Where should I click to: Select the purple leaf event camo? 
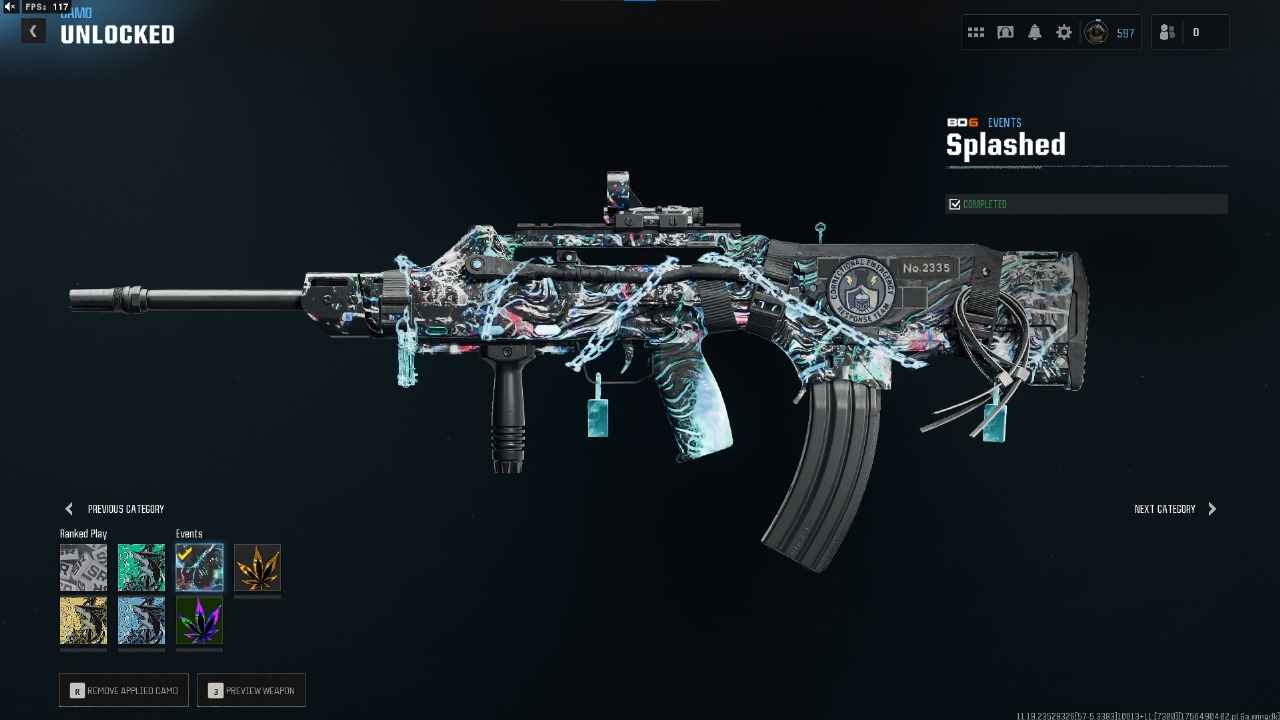coord(199,621)
